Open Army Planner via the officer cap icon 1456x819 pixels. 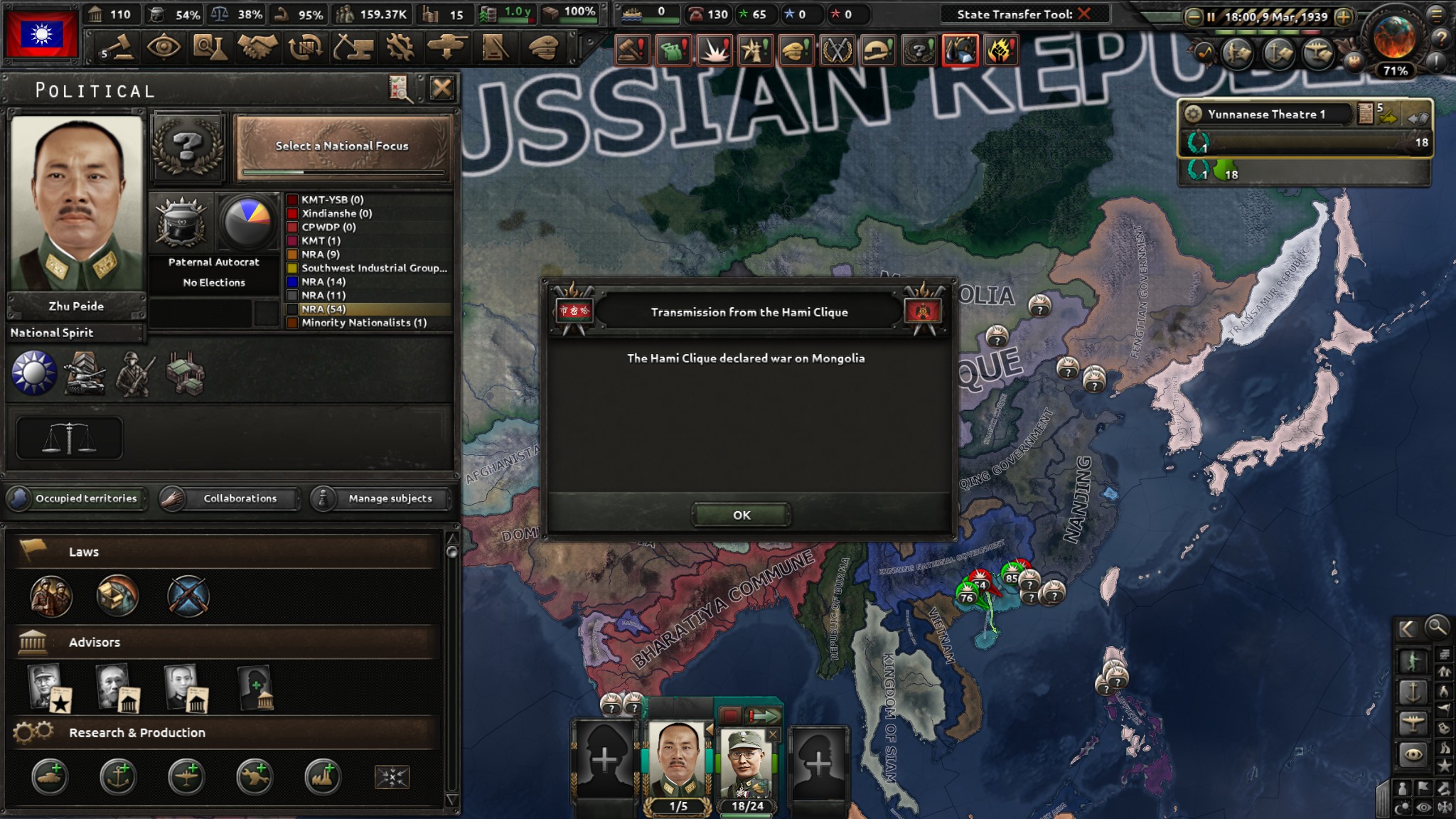(542, 47)
